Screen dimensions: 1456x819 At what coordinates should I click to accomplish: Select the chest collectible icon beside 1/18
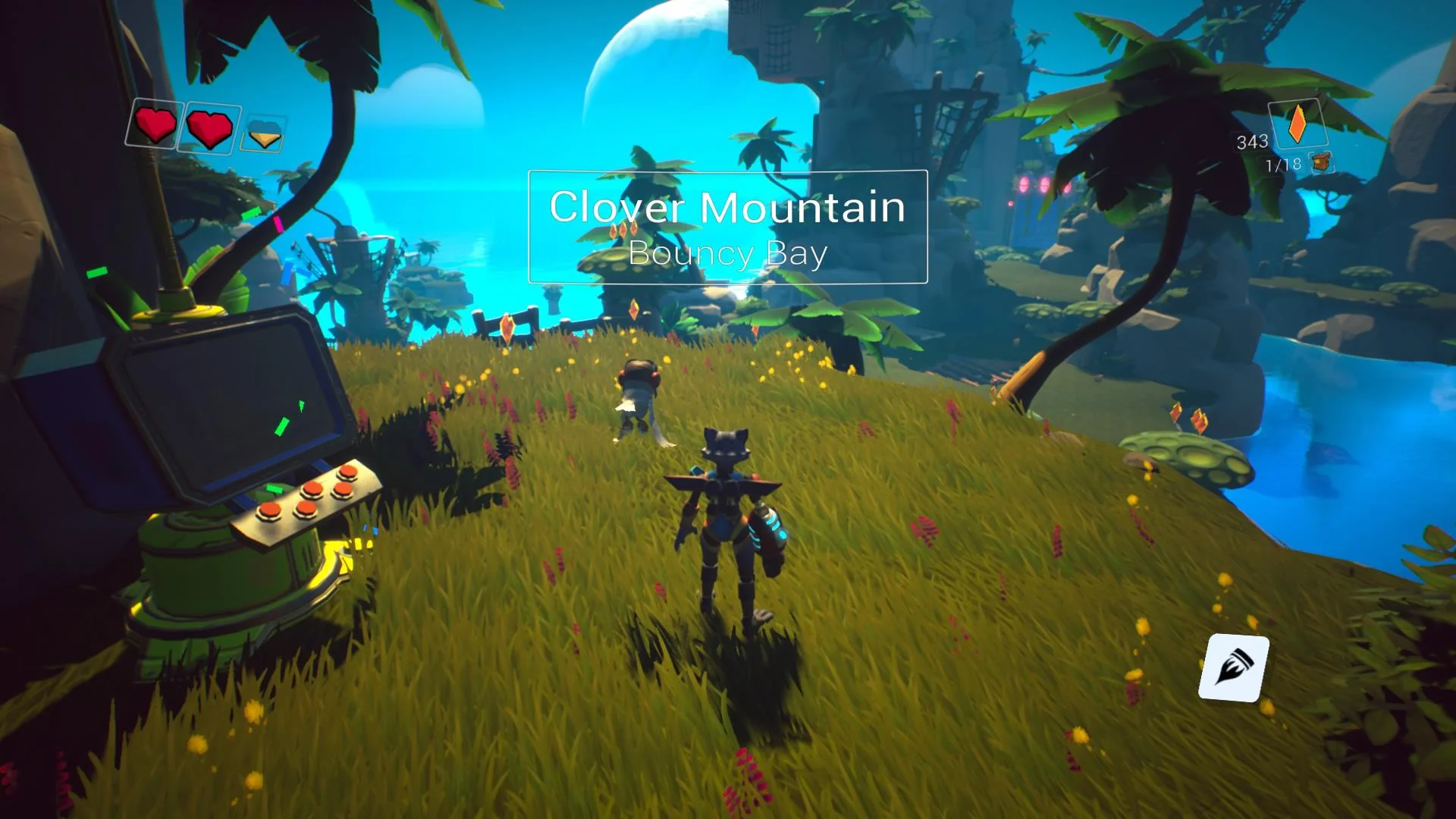tap(1323, 163)
